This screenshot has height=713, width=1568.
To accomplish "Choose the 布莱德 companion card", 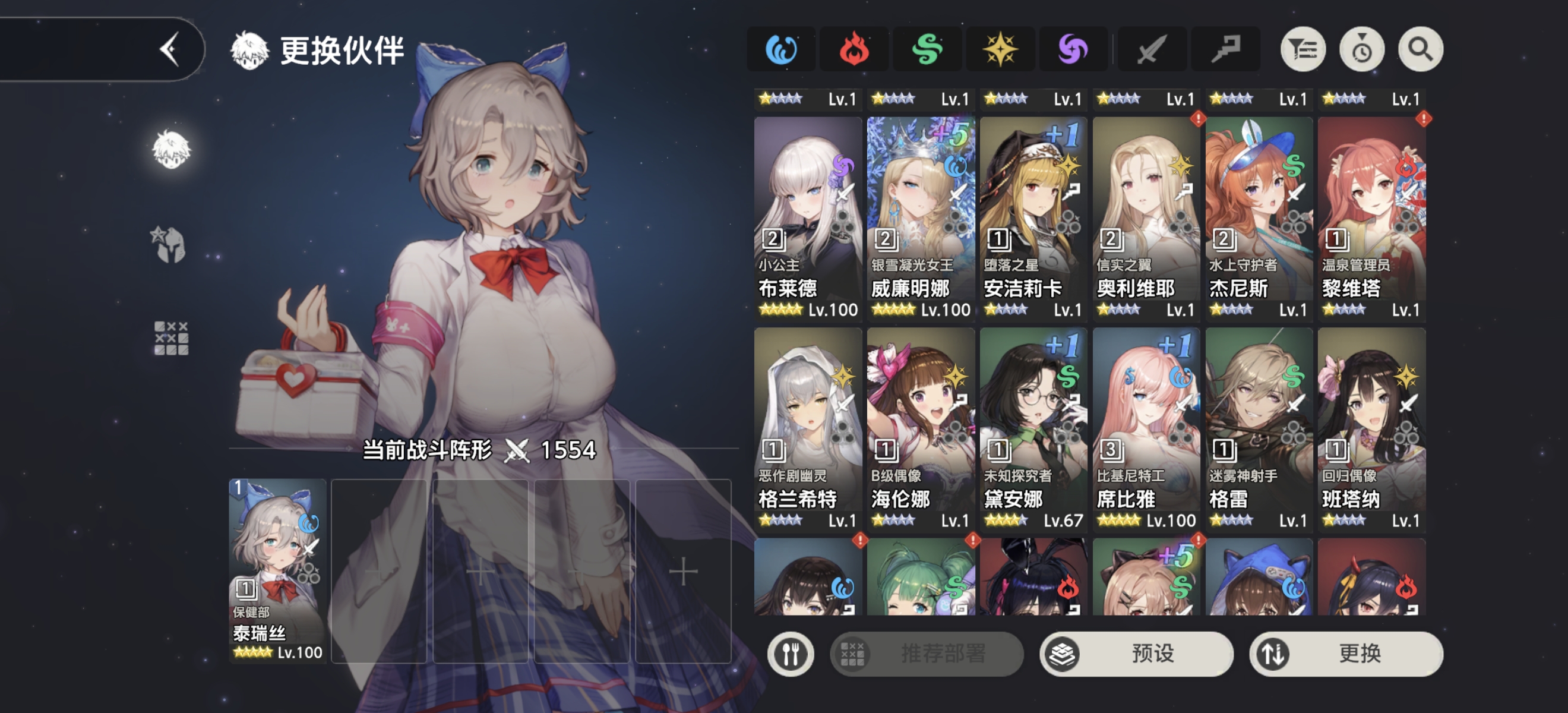I will 808,217.
